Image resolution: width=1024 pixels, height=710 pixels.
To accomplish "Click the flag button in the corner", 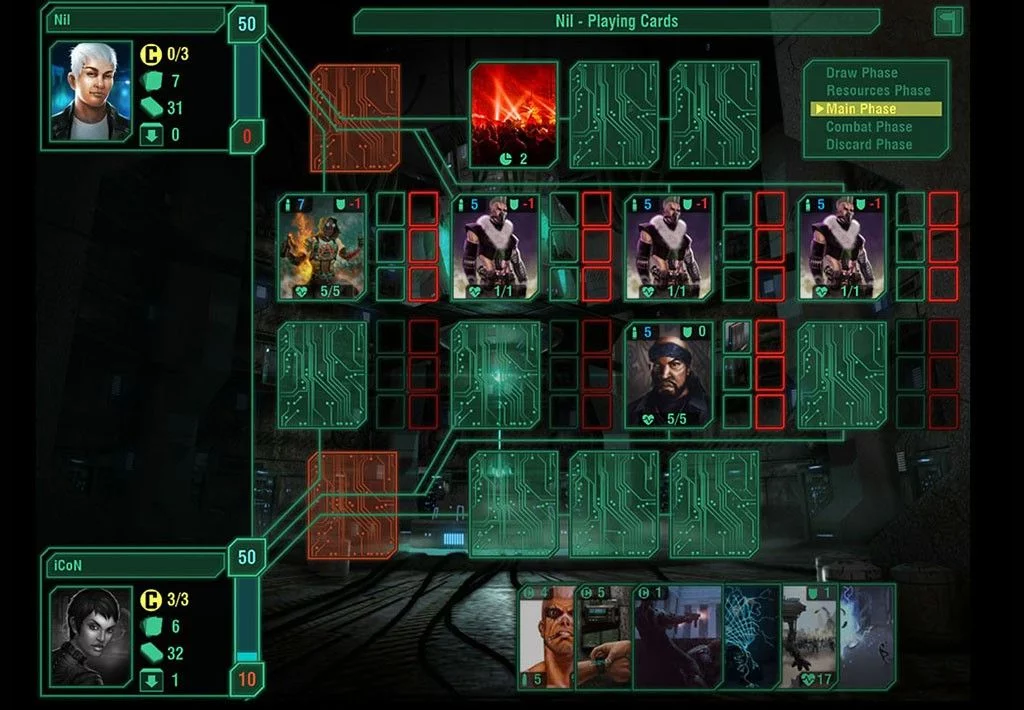I will coord(948,21).
